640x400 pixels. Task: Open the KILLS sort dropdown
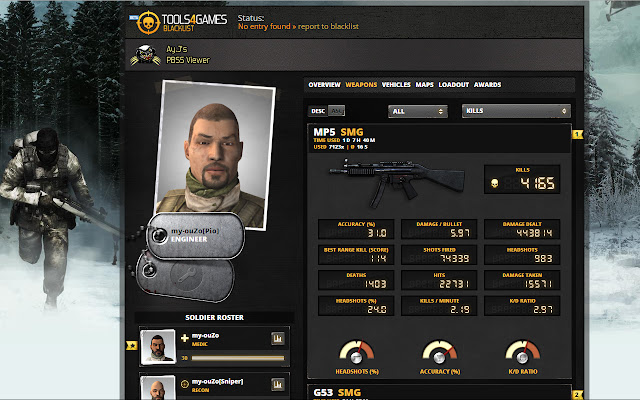coord(516,111)
